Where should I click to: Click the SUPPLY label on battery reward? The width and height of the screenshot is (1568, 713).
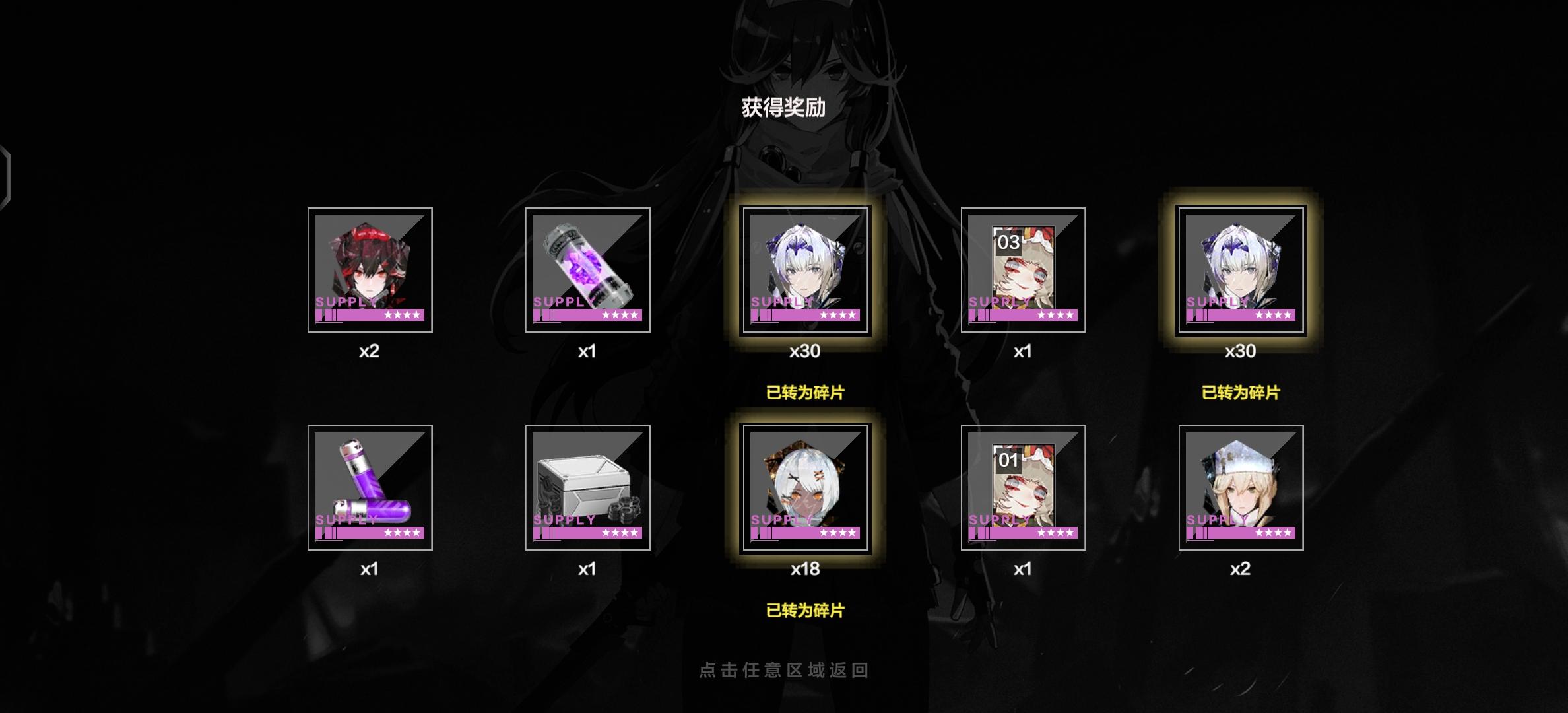point(345,520)
